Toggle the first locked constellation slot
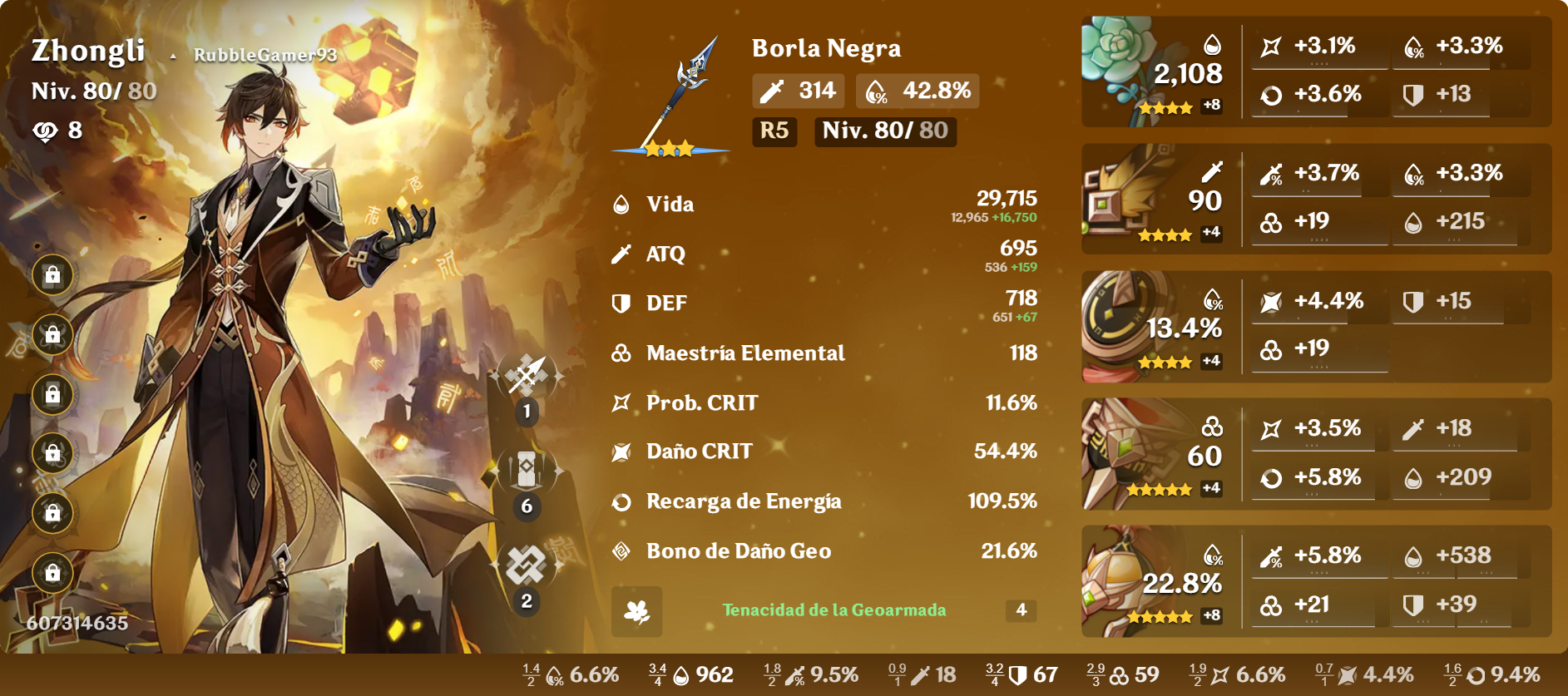 pyautogui.click(x=52, y=274)
